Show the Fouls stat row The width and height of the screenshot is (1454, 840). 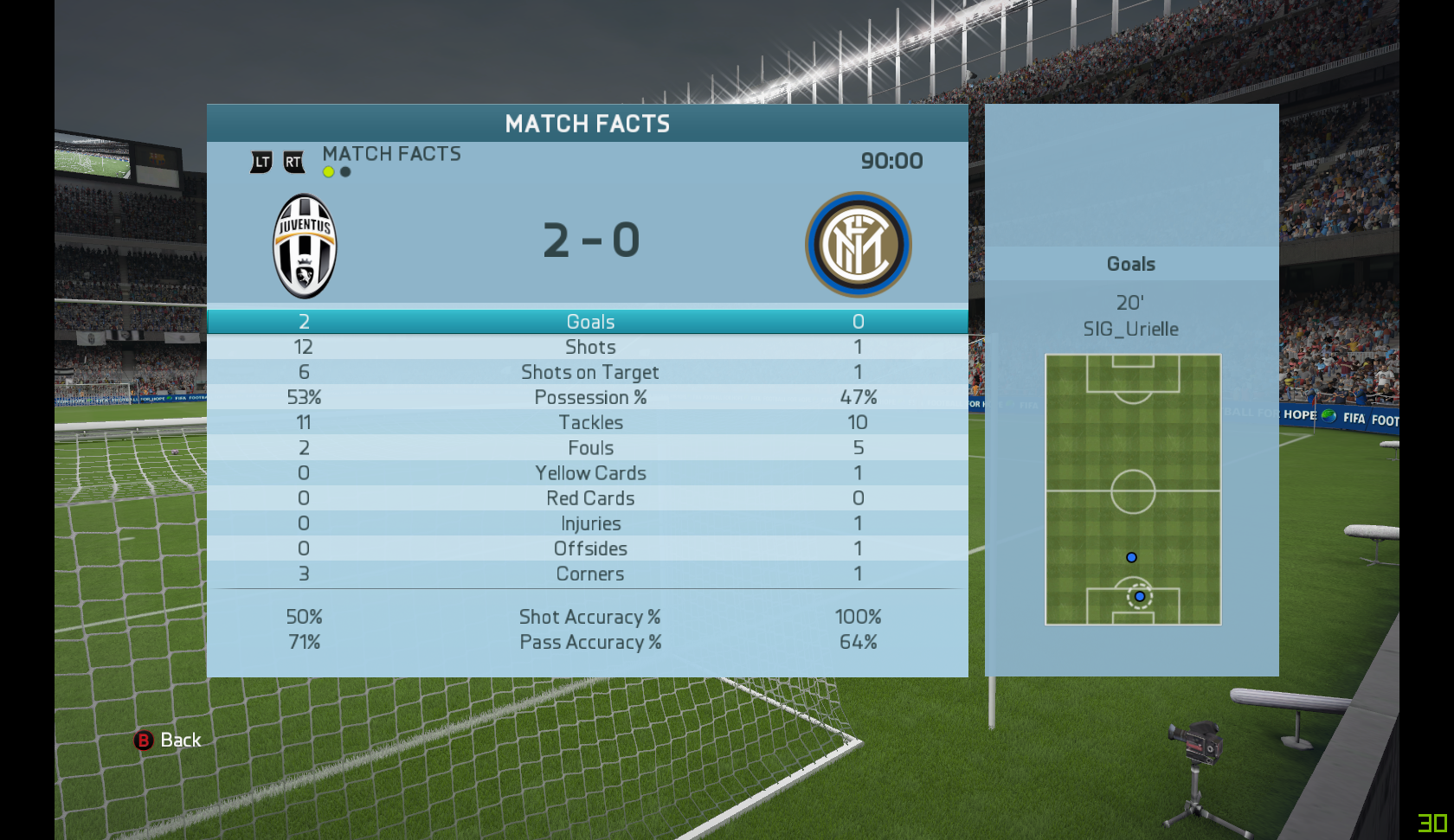589,448
